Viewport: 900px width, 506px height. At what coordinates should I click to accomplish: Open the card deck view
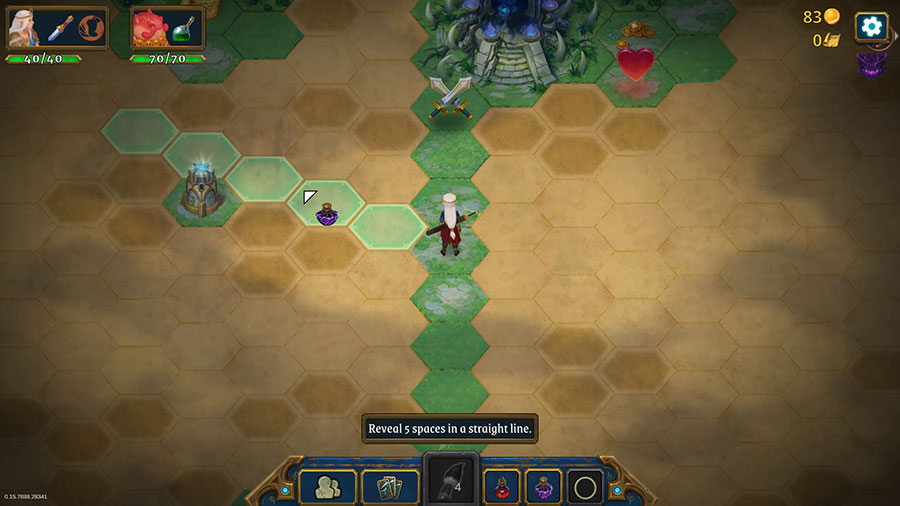pos(390,487)
